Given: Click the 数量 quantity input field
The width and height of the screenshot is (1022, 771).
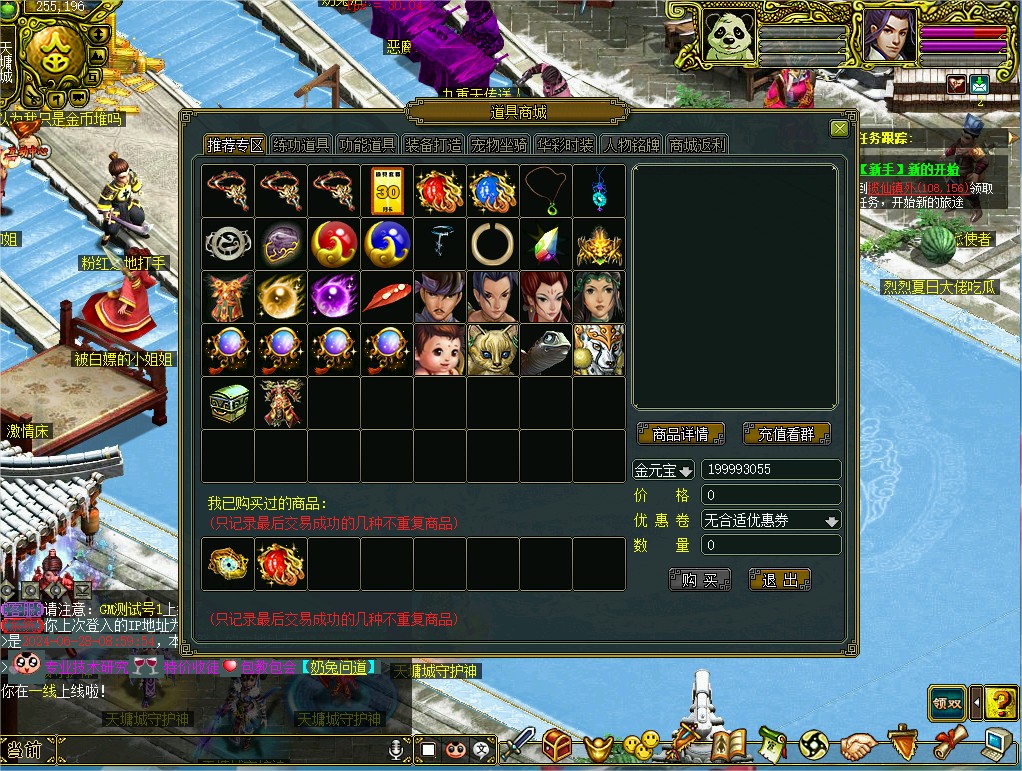Looking at the screenshot, I should tap(770, 546).
